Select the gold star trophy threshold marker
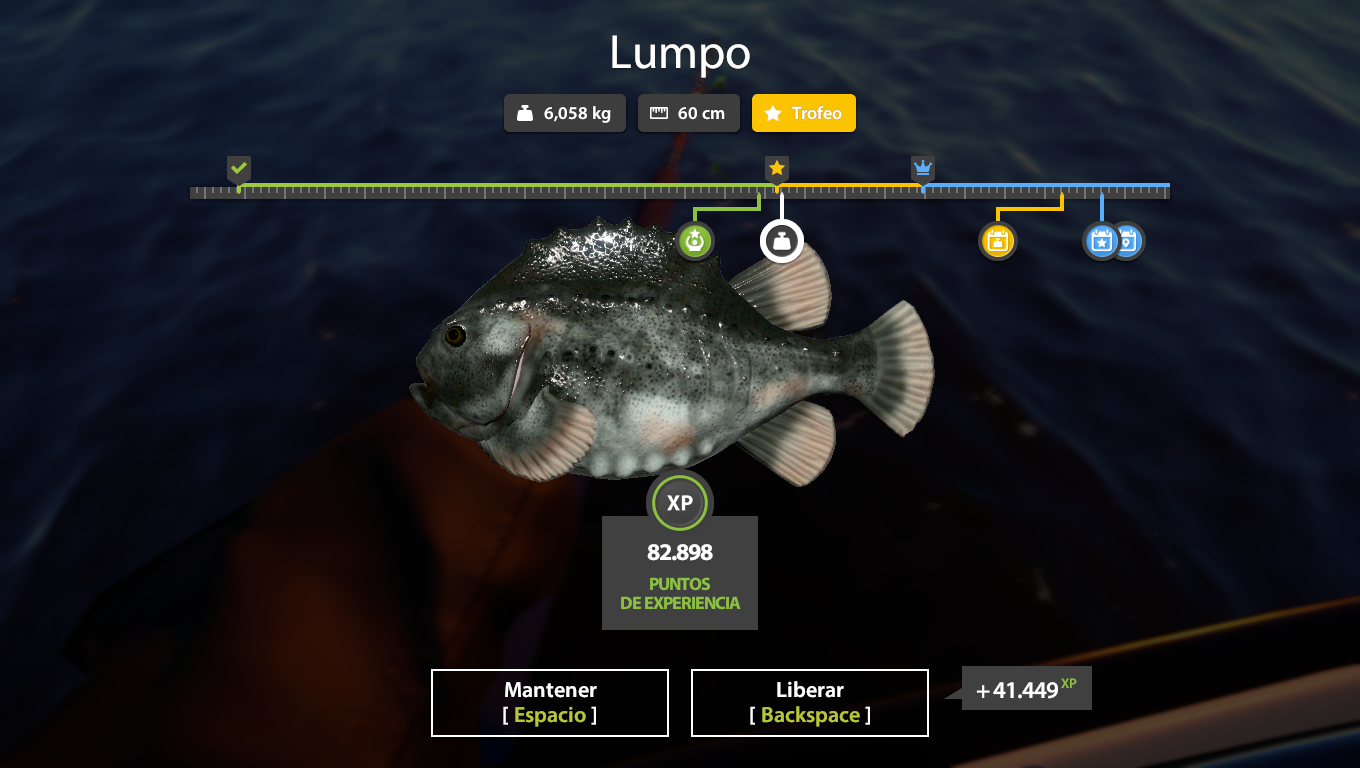Viewport: 1360px width, 768px height. [777, 168]
